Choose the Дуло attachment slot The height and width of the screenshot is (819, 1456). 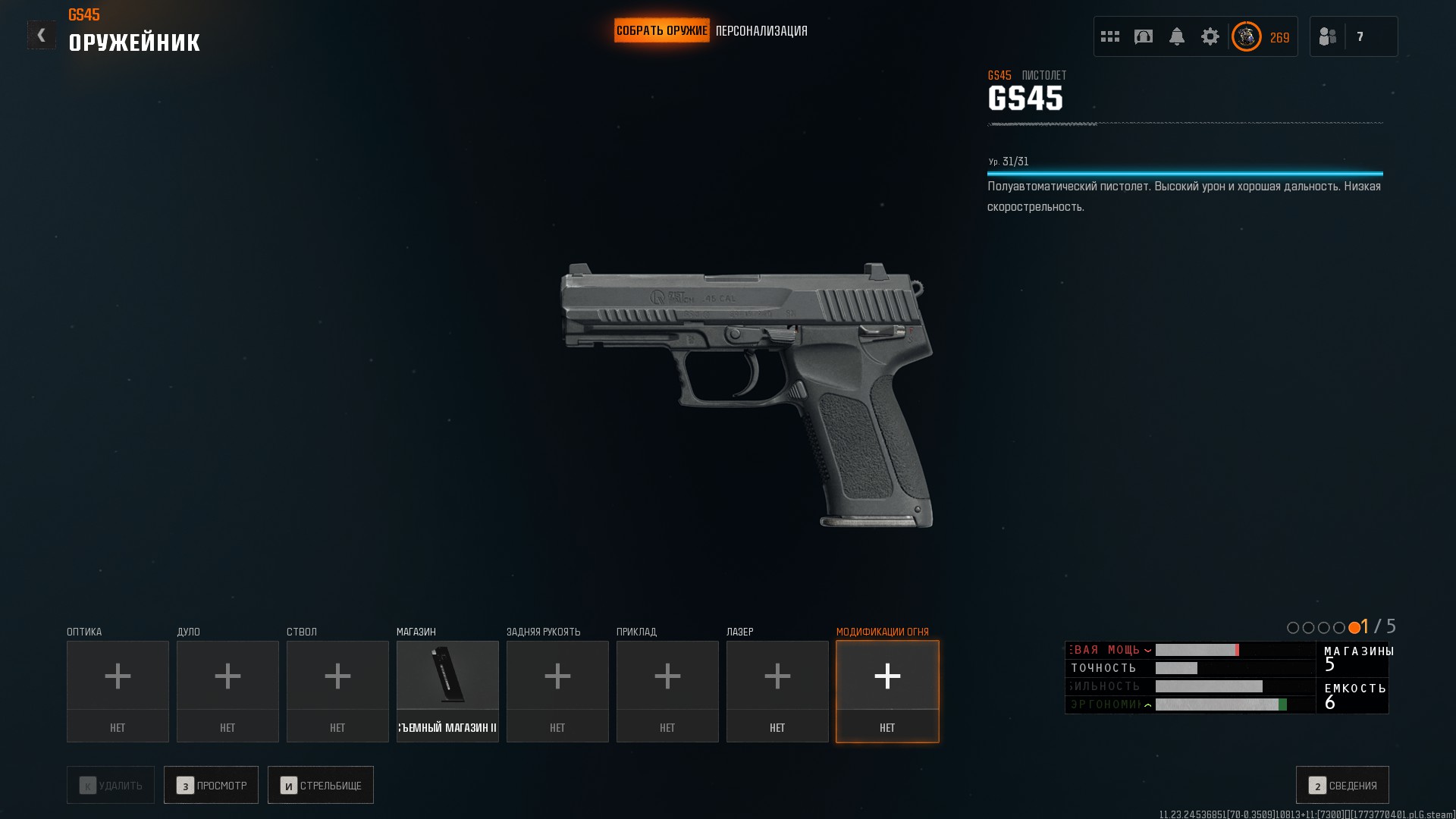227,691
